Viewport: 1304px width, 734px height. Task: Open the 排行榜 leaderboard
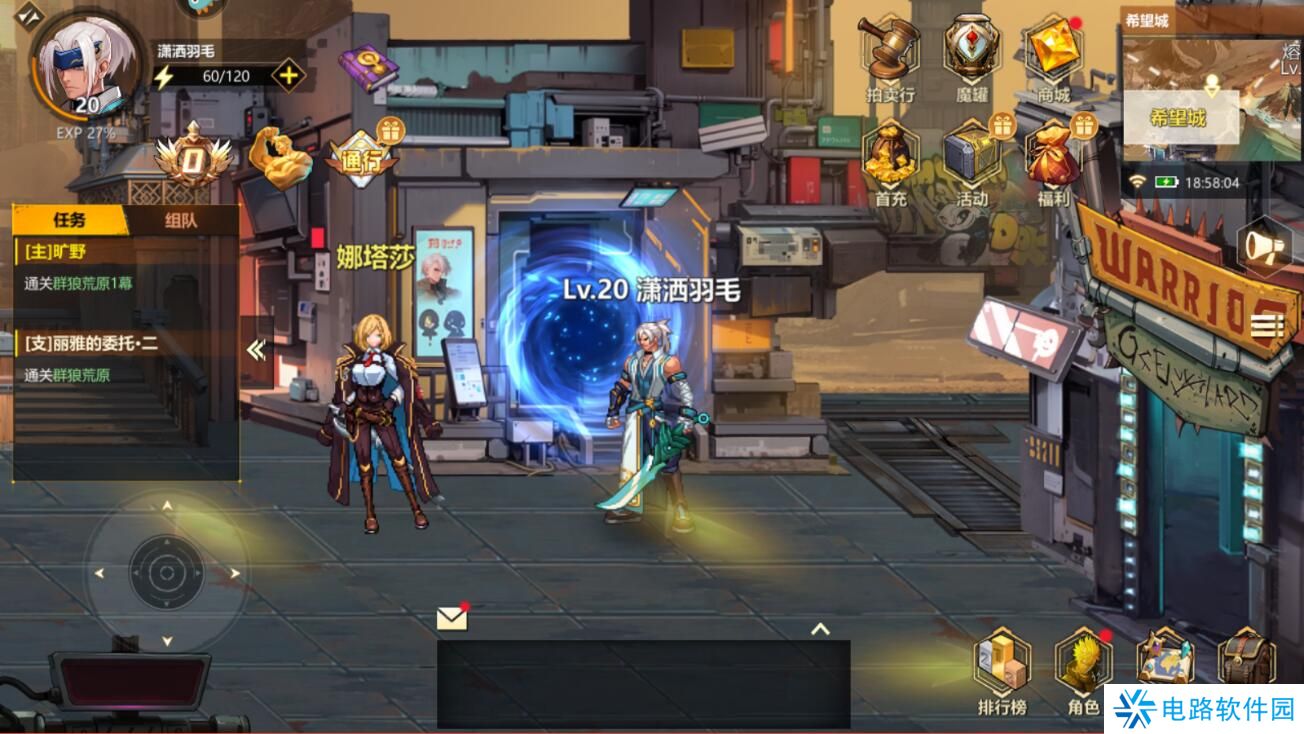(x=1002, y=668)
